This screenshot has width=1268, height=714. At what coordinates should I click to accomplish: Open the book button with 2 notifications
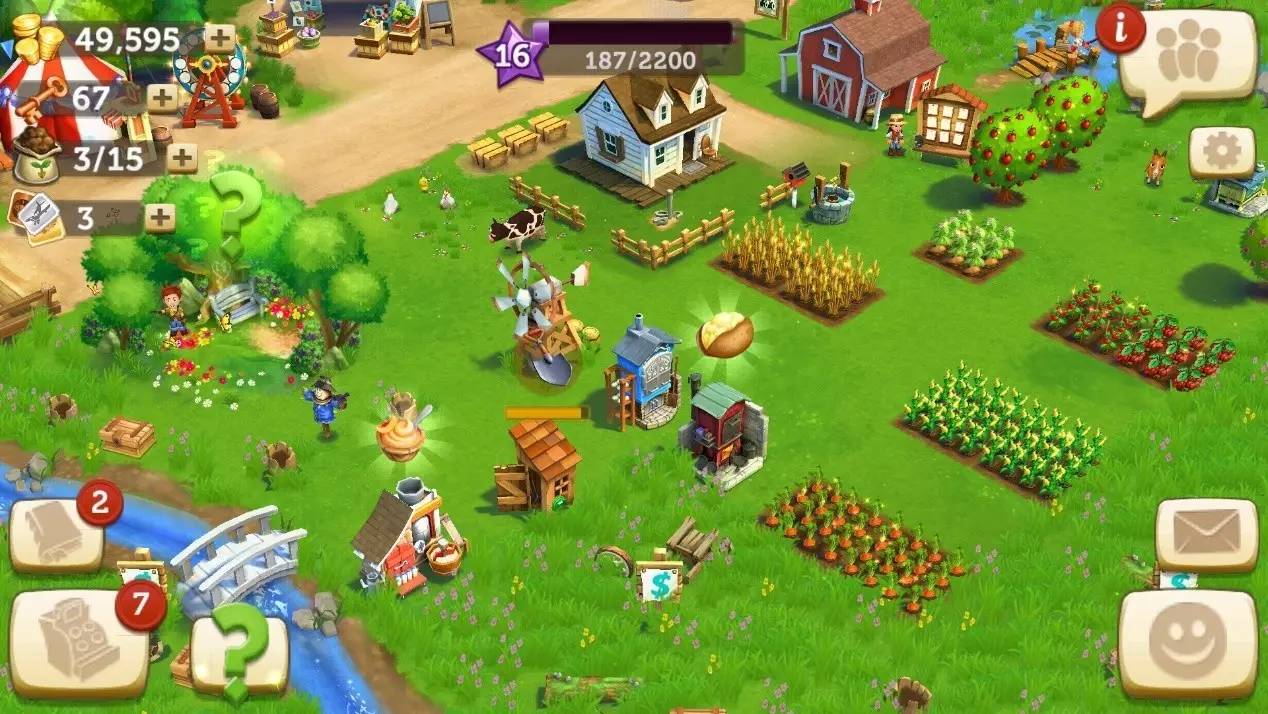(57, 533)
